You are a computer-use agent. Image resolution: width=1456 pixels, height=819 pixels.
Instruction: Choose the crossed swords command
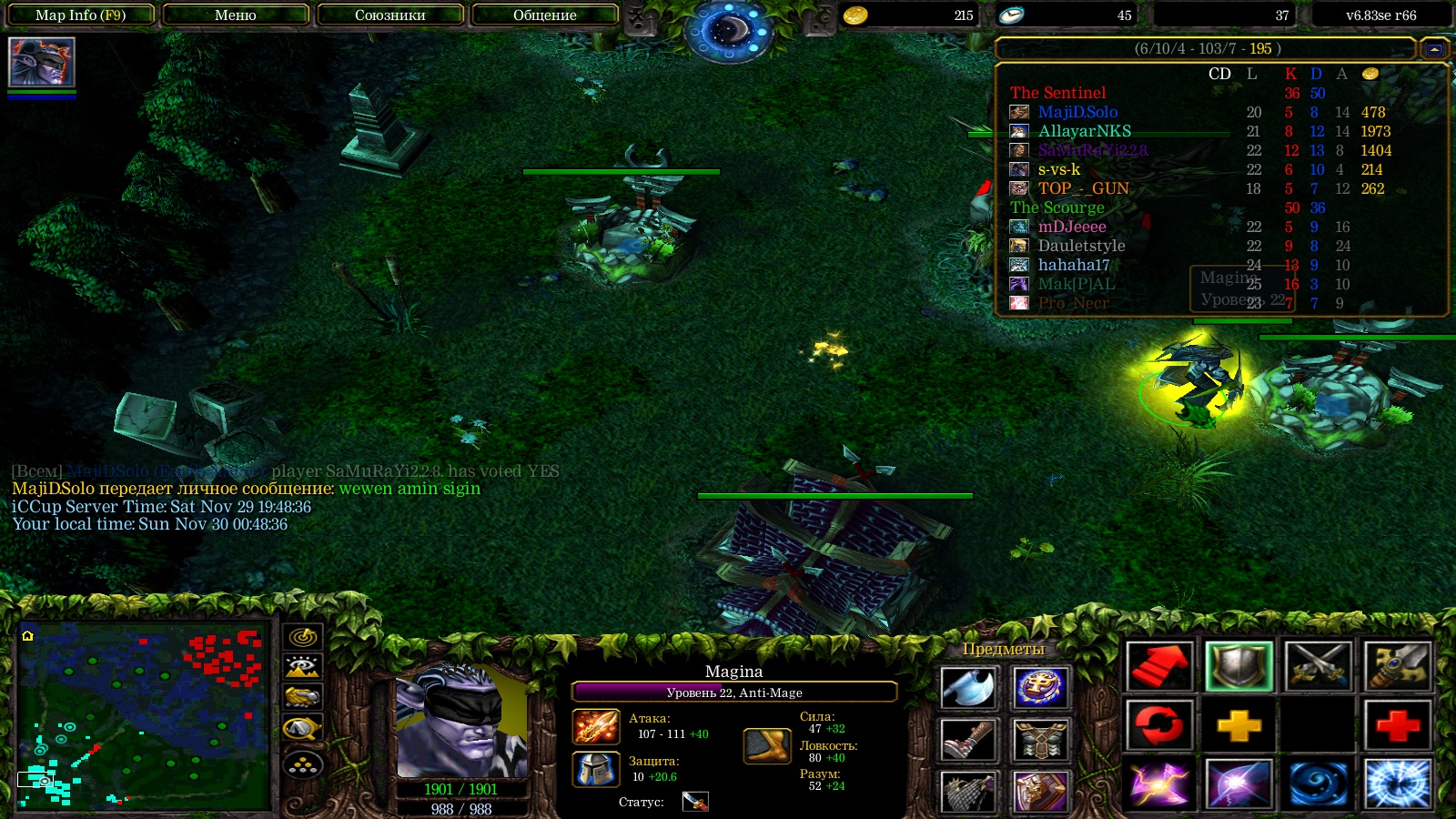coord(1318,666)
